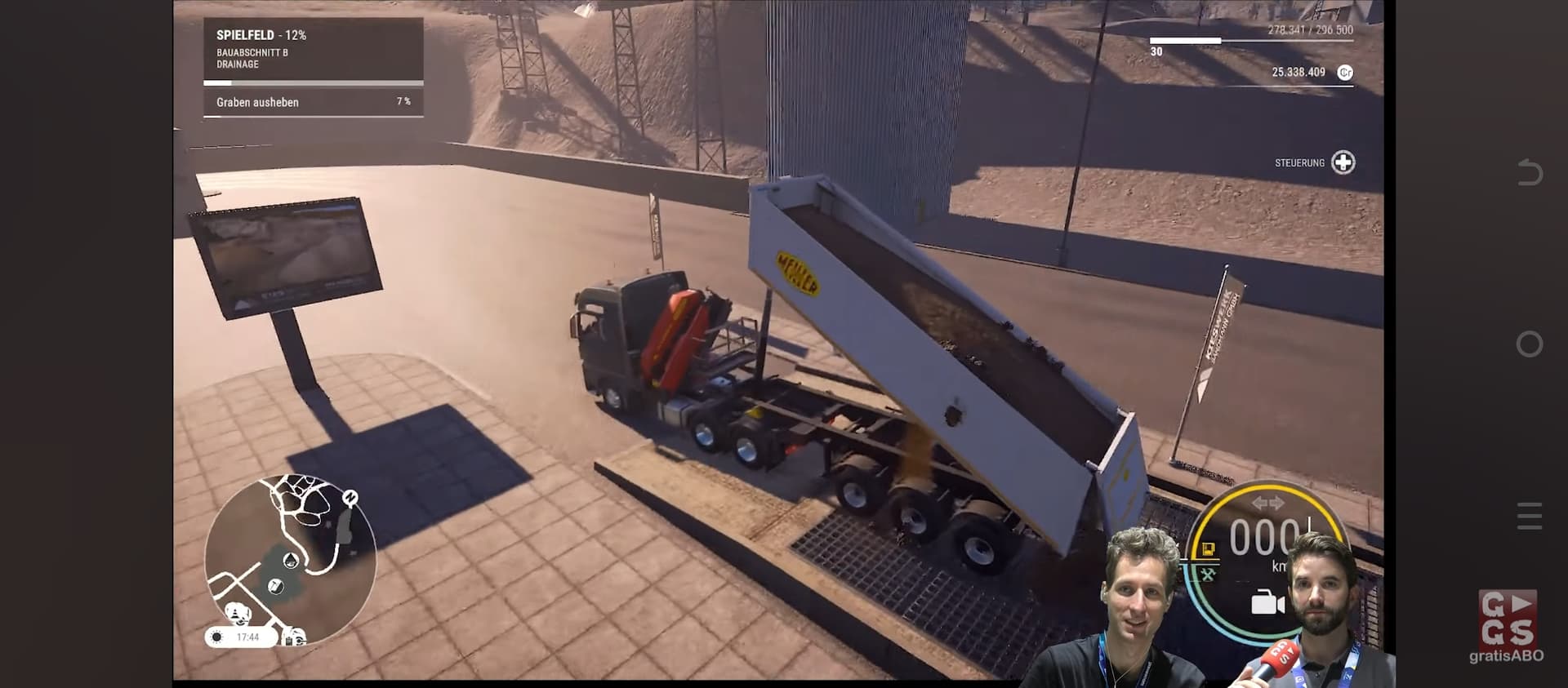Toggle the turn signal arrows indicator
1568x688 pixels.
pos(1267,504)
